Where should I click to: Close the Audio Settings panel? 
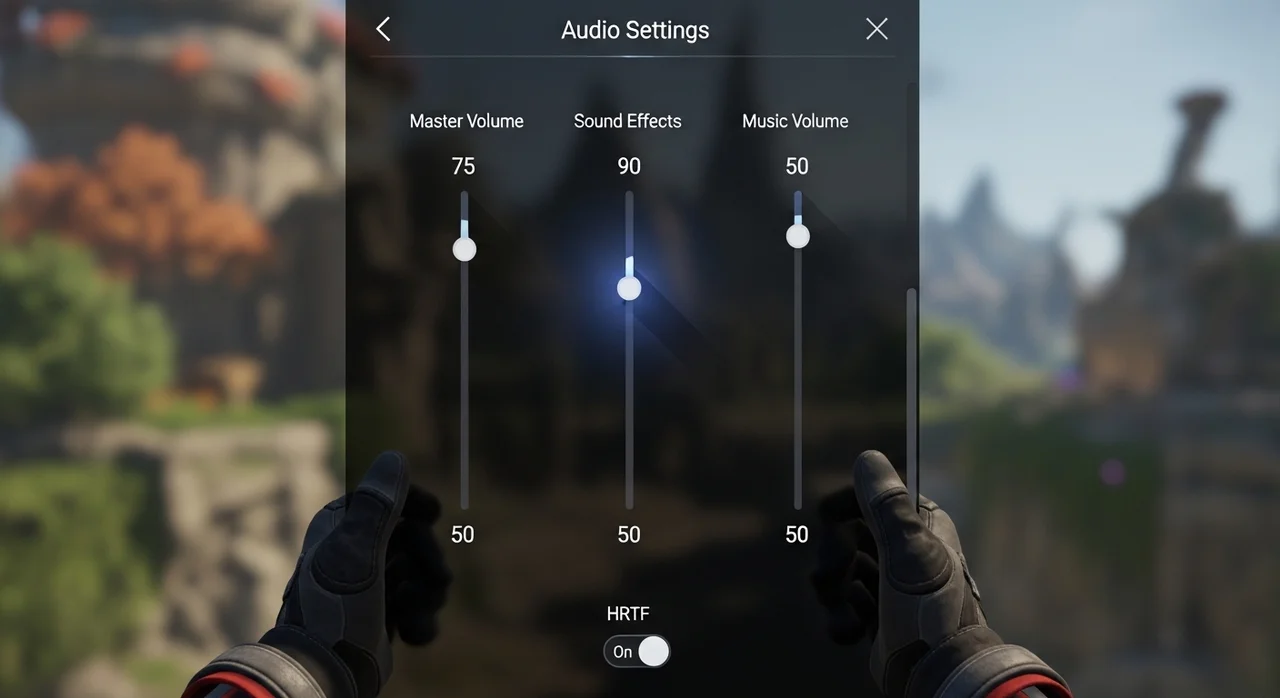click(876, 29)
